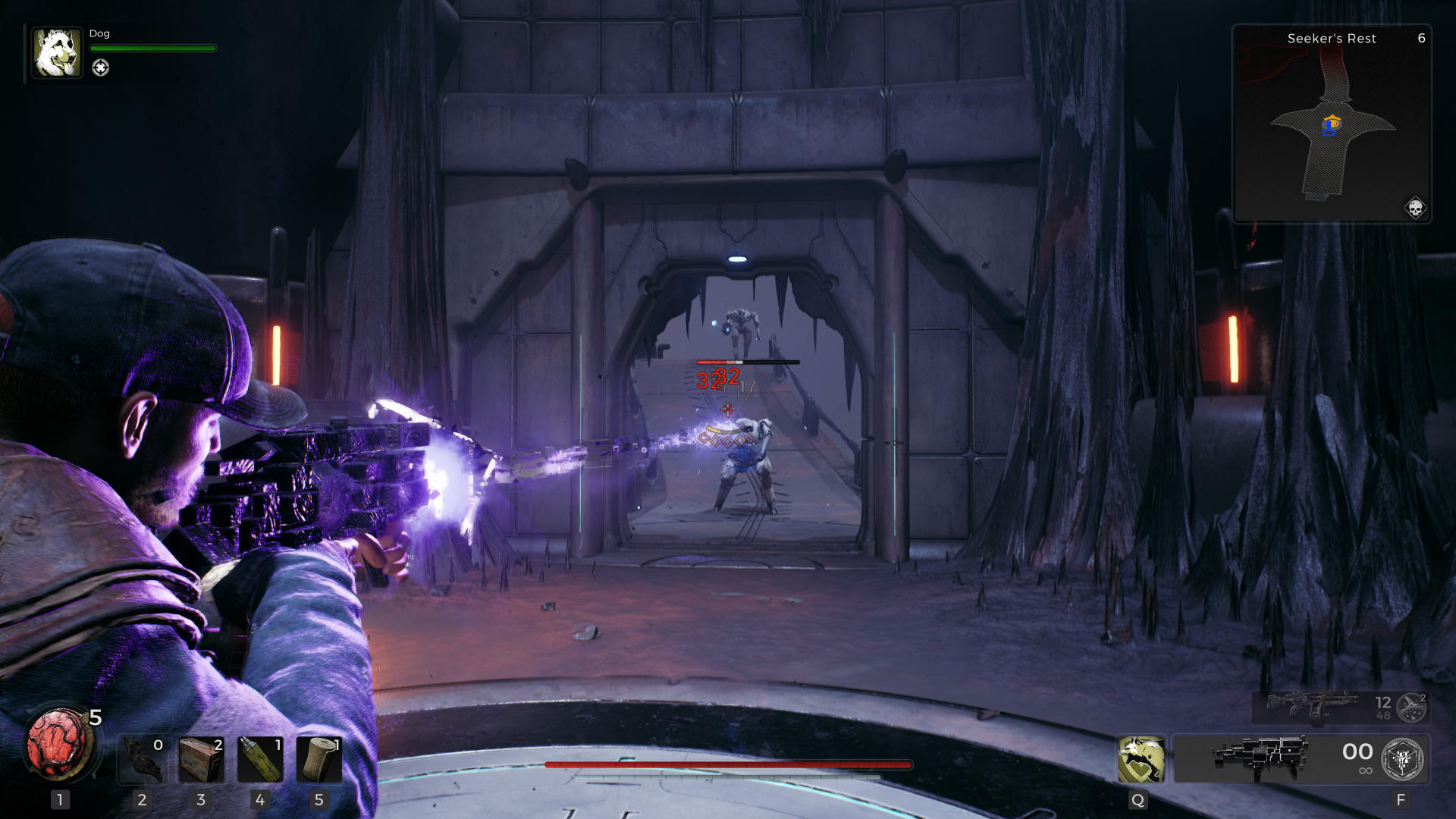The image size is (1456, 819).
Task: Click the crosshair status icon under Dog
Action: (x=100, y=68)
